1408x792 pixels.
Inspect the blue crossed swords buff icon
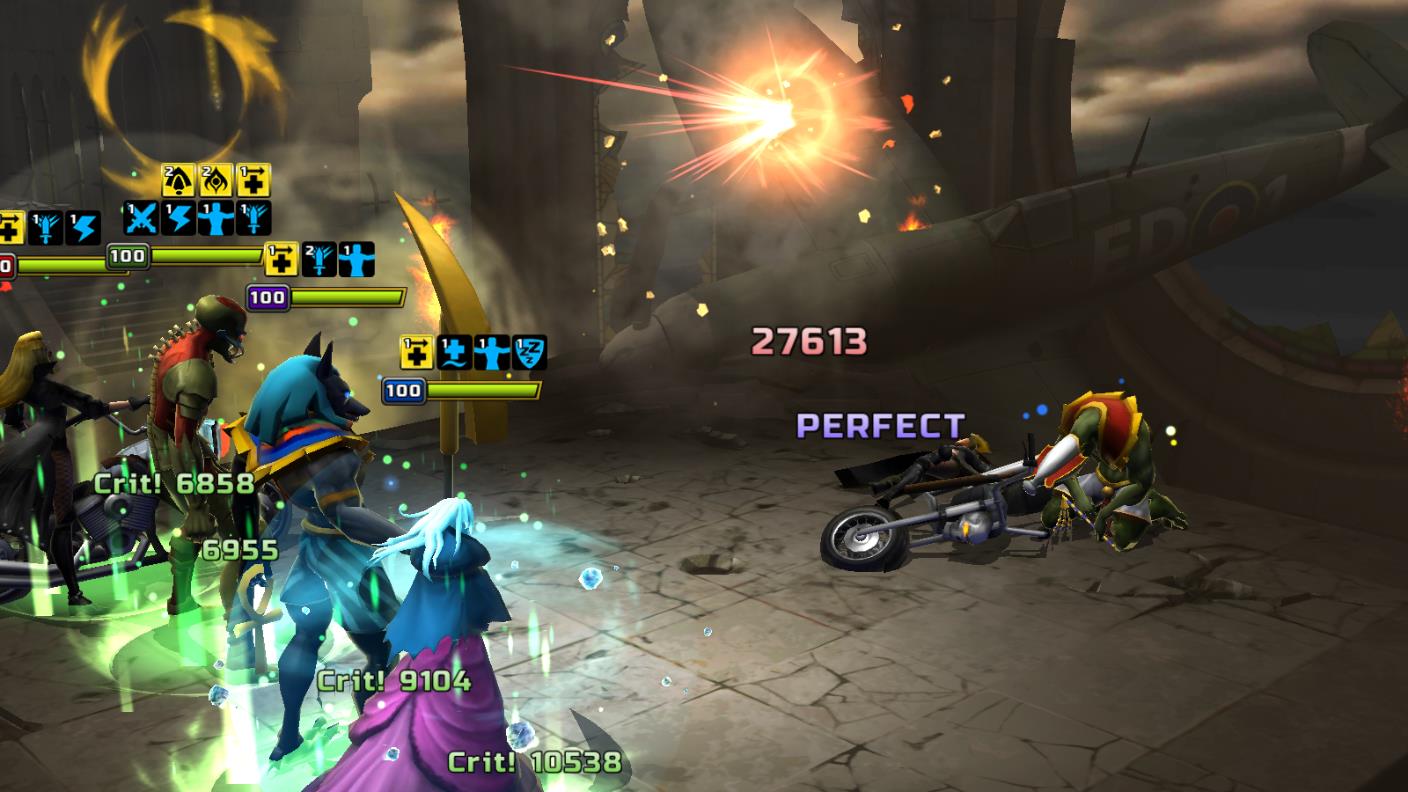[x=140, y=218]
